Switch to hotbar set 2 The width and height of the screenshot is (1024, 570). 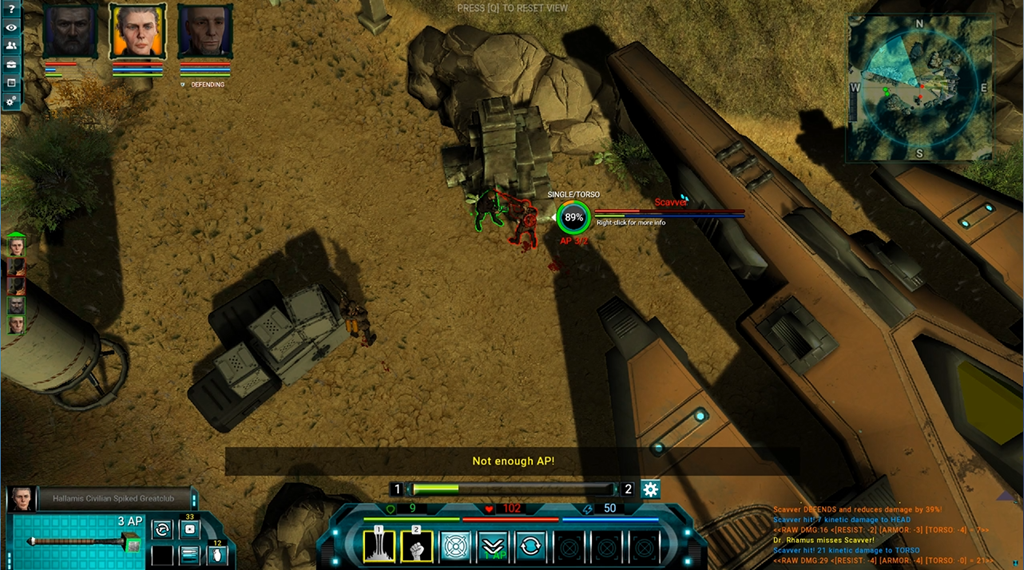[x=628, y=489]
